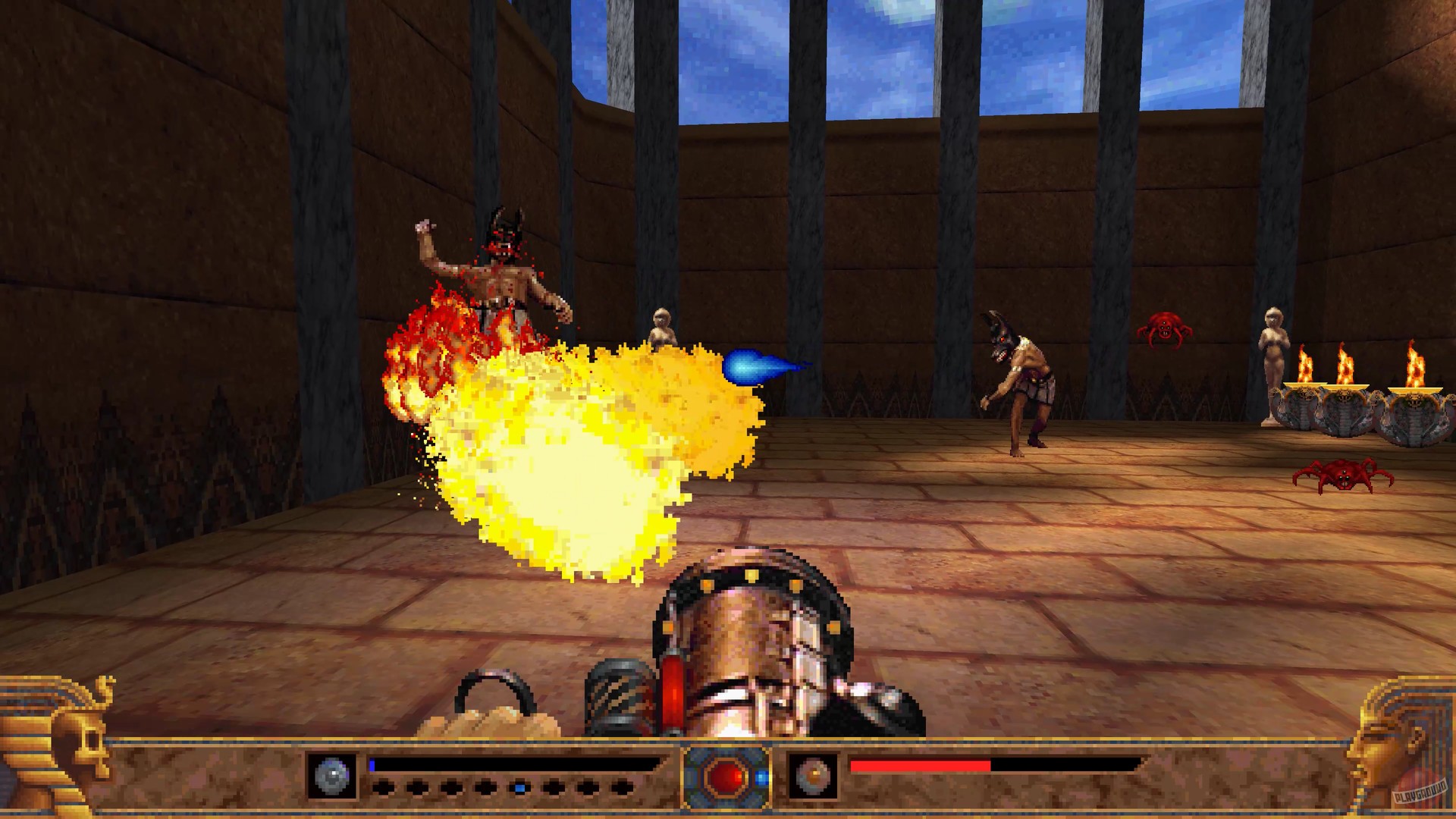Click the first dark ammo pip after the blue one
This screenshot has height=819, width=1456.
555,786
